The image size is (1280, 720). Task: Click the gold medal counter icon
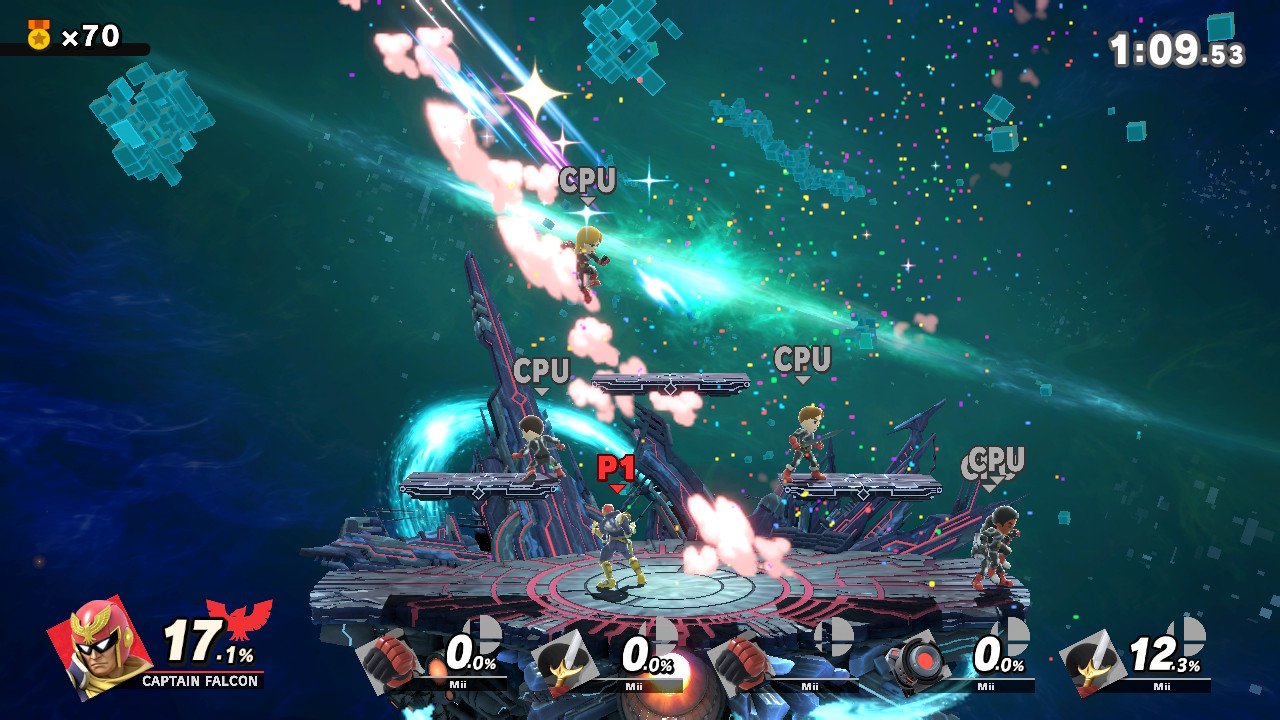[39, 36]
